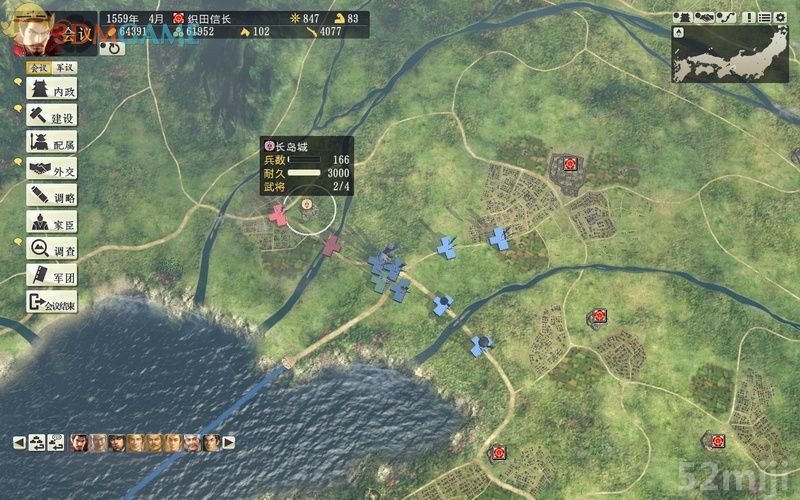The image size is (800, 500).
Task: Open the 军团 (Army Corps) menu
Action: click(52, 275)
